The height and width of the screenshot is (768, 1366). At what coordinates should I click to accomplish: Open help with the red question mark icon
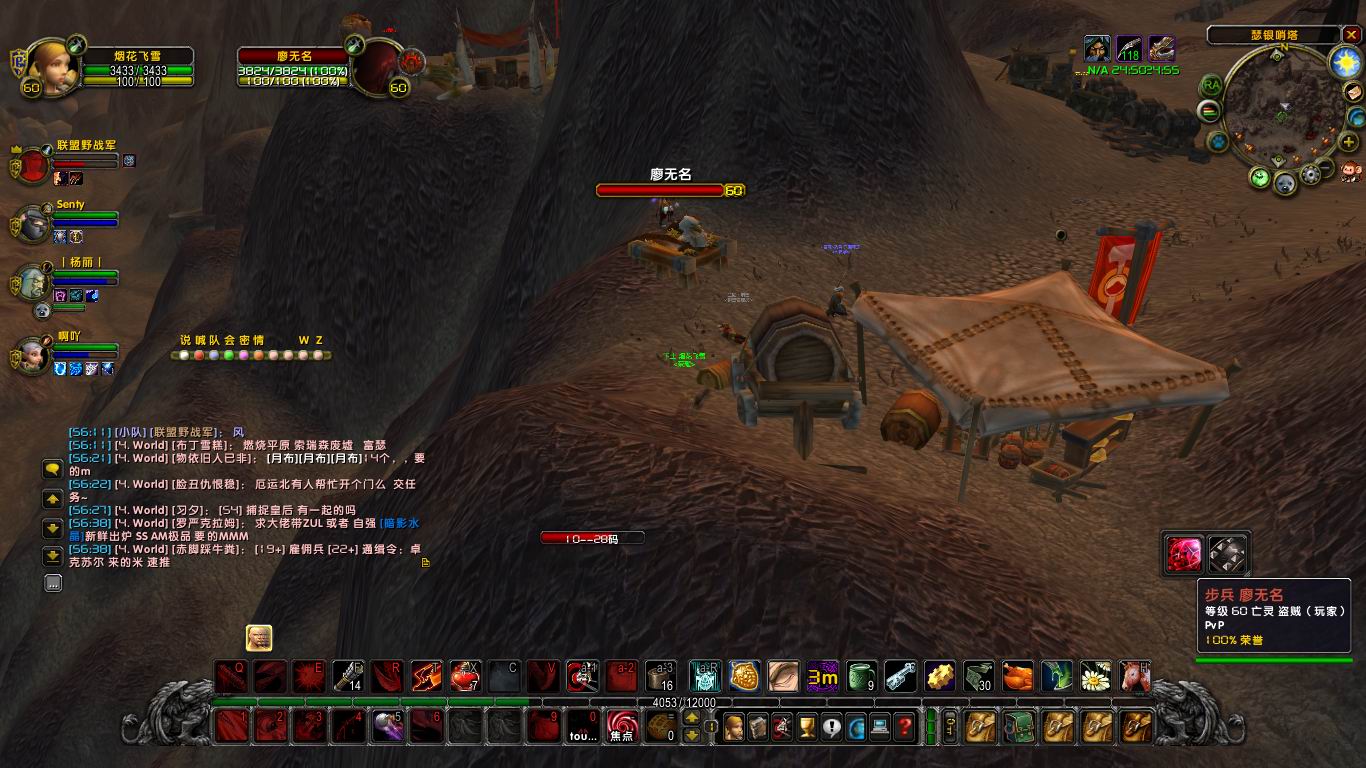tap(903, 726)
